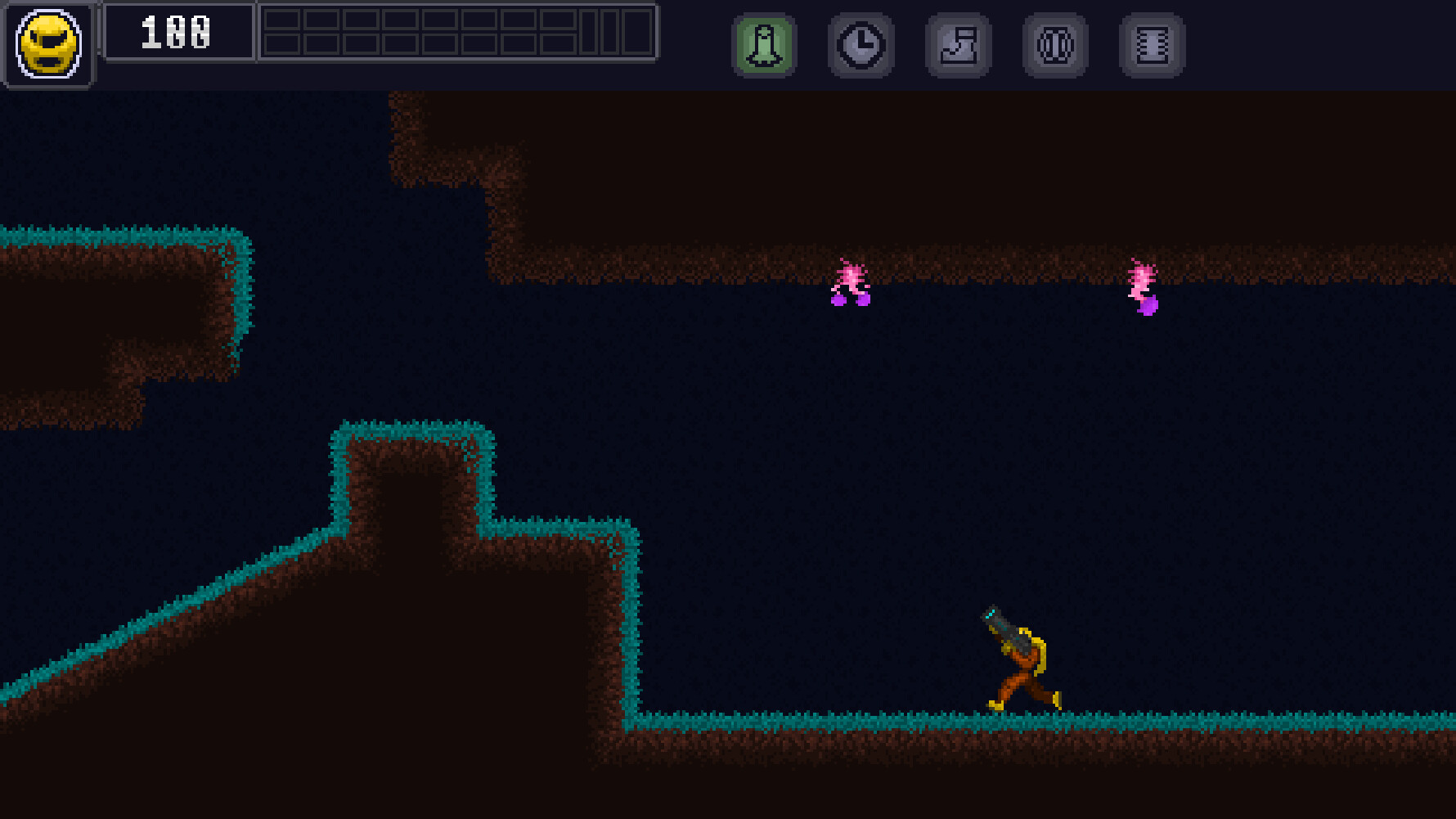This screenshot has width=1456, height=819.
Task: Click the health value reading 100
Action: 174,34
